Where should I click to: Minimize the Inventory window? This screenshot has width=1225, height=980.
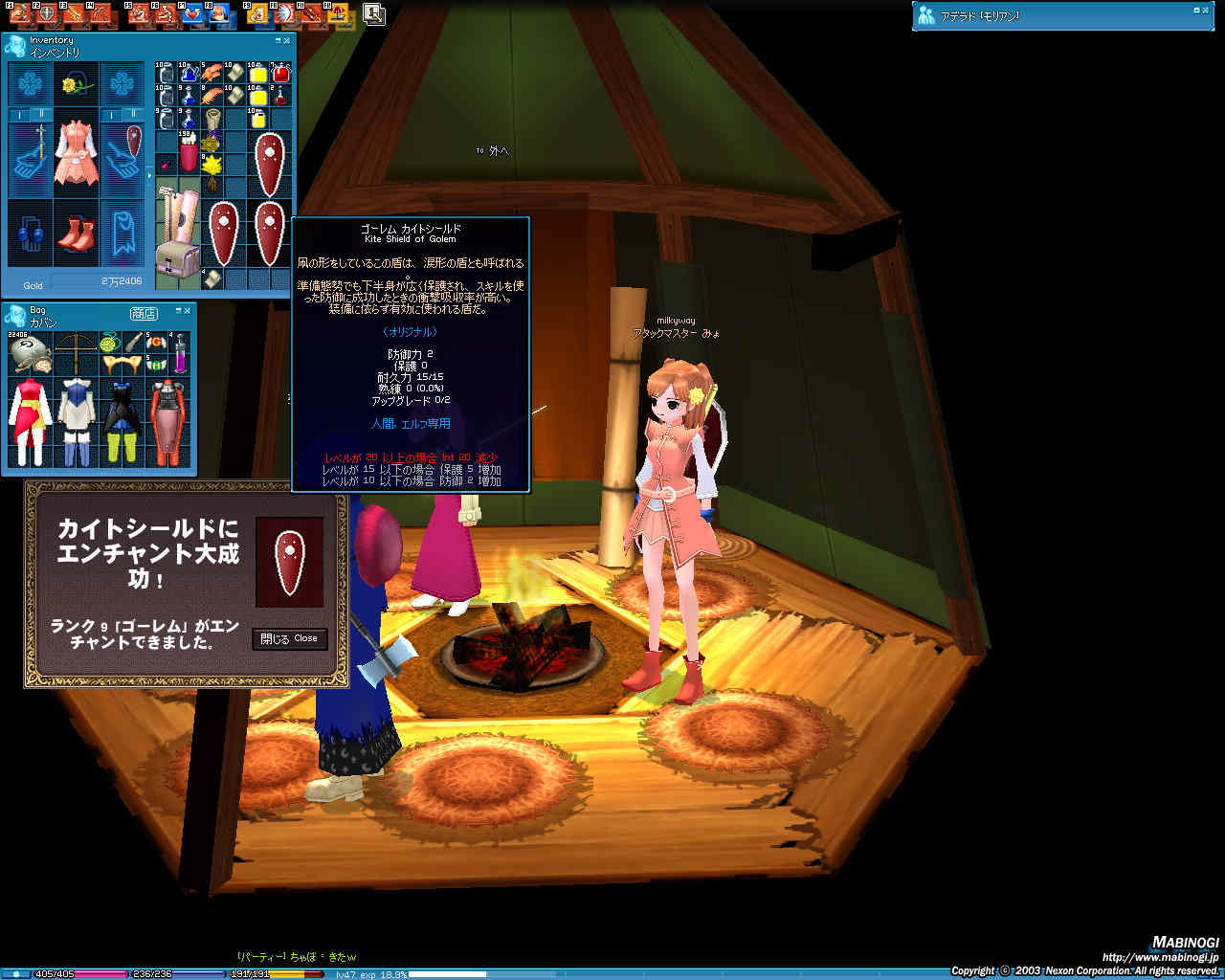[278, 40]
